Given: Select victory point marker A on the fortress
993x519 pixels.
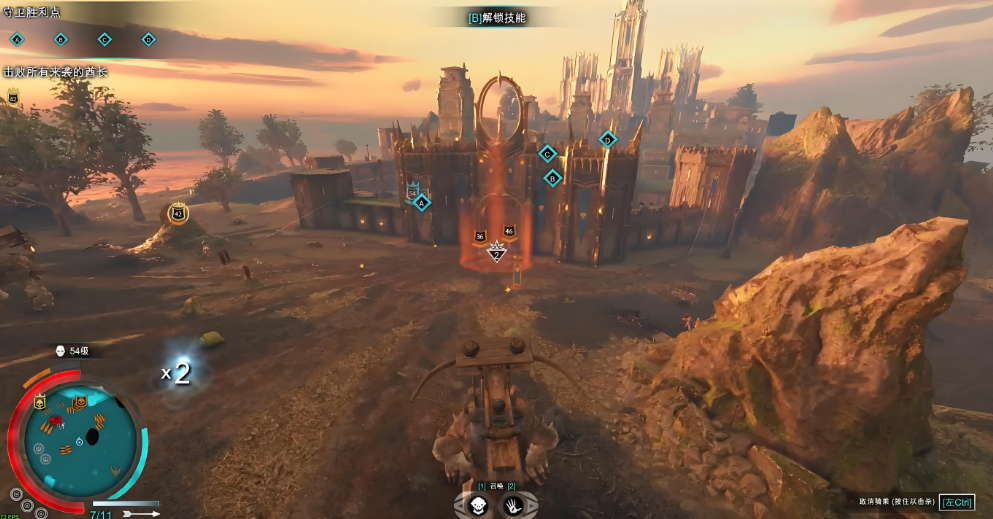Looking at the screenshot, I should 421,202.
